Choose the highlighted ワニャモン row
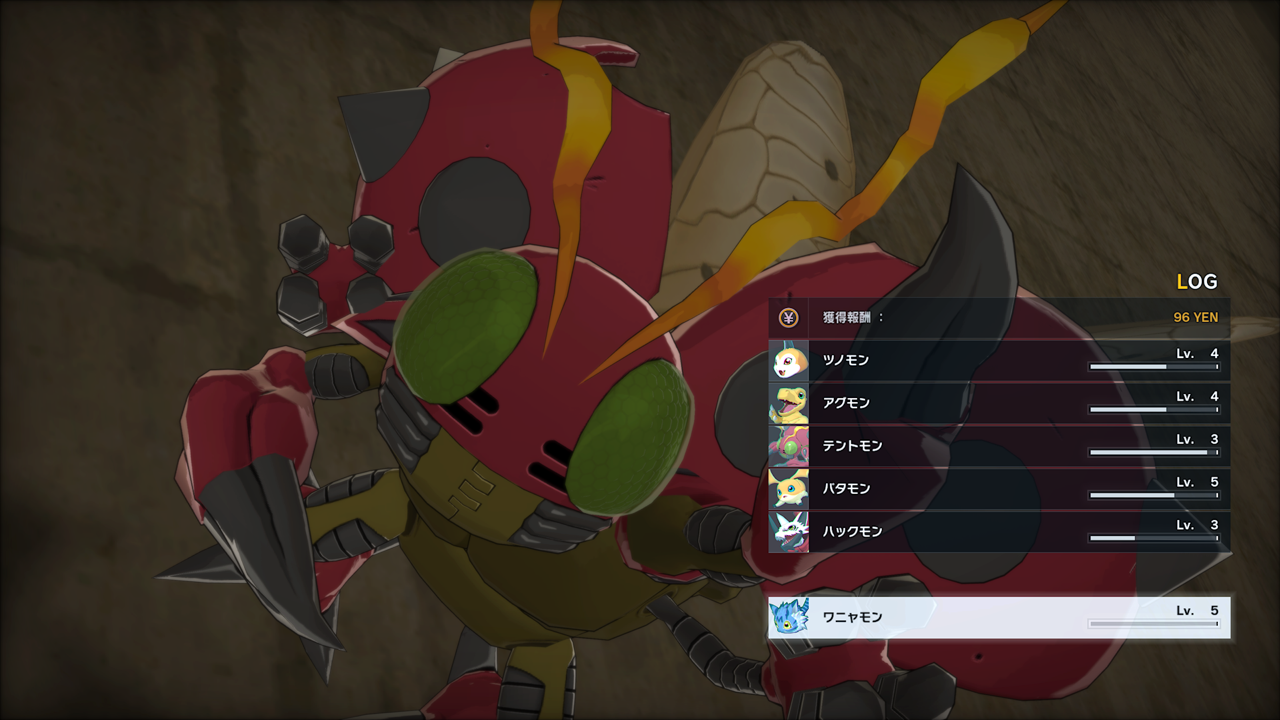The height and width of the screenshot is (720, 1280). coord(998,617)
